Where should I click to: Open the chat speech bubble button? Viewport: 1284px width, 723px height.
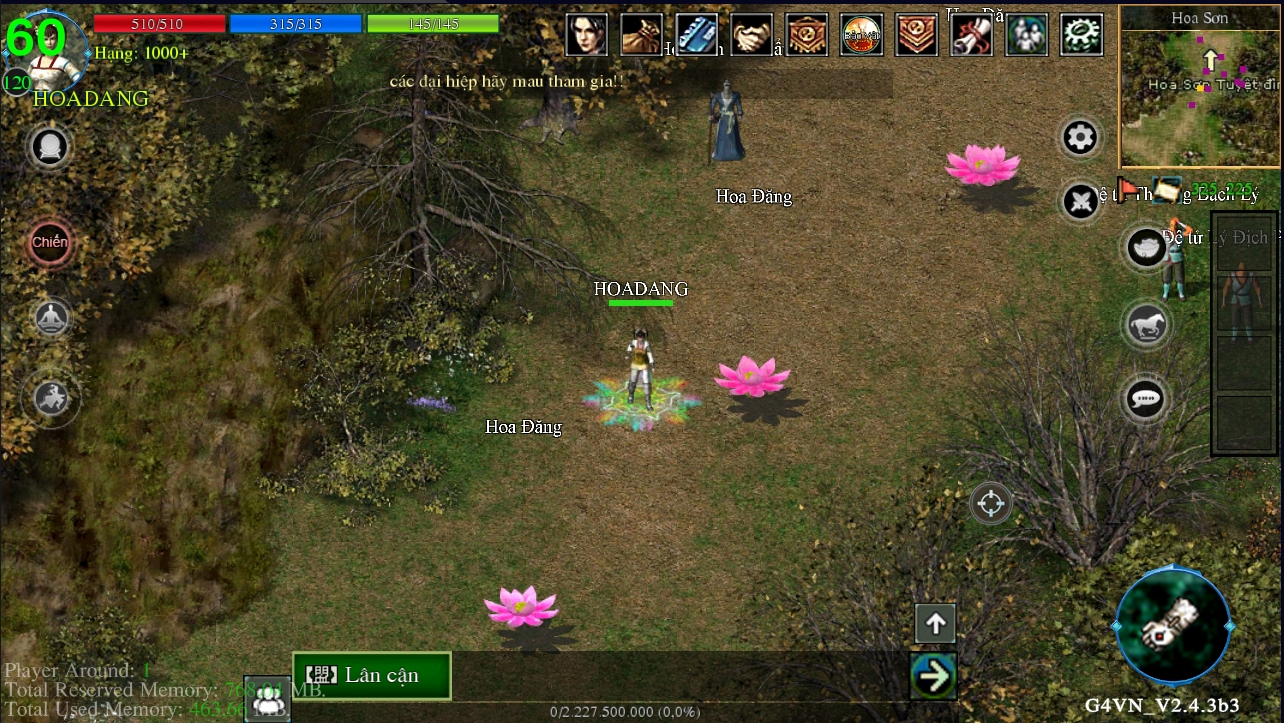pos(1145,399)
